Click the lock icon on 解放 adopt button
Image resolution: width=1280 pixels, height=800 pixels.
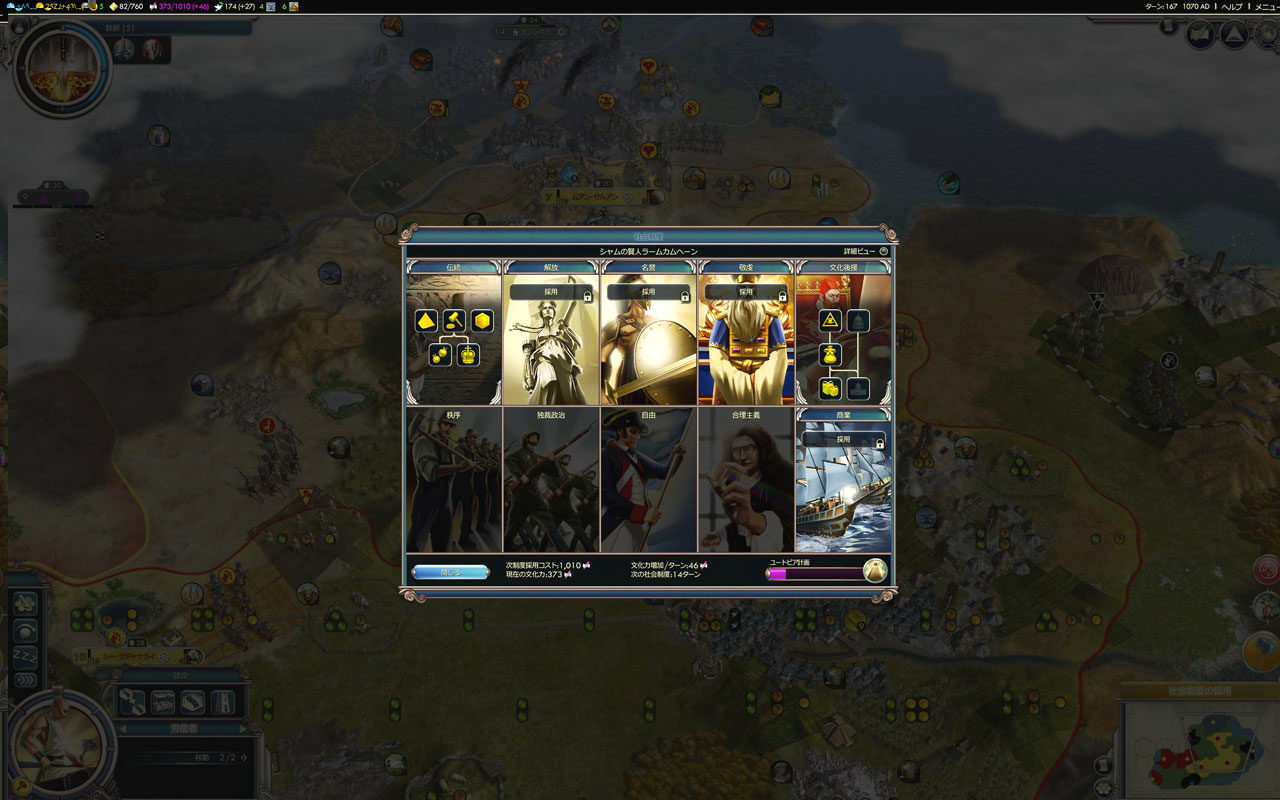point(588,294)
